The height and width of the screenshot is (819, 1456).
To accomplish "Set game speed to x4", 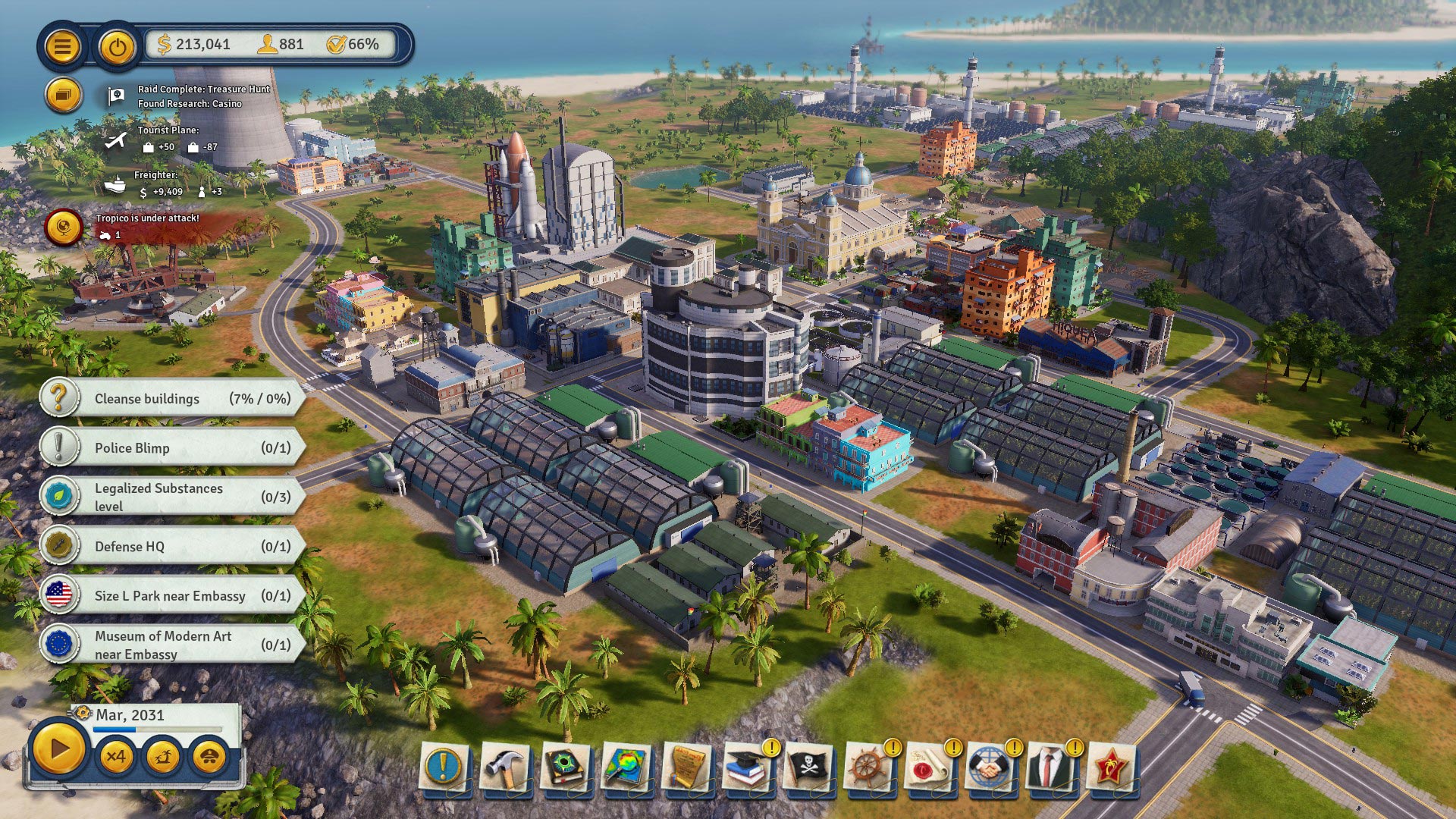I will pos(116,757).
